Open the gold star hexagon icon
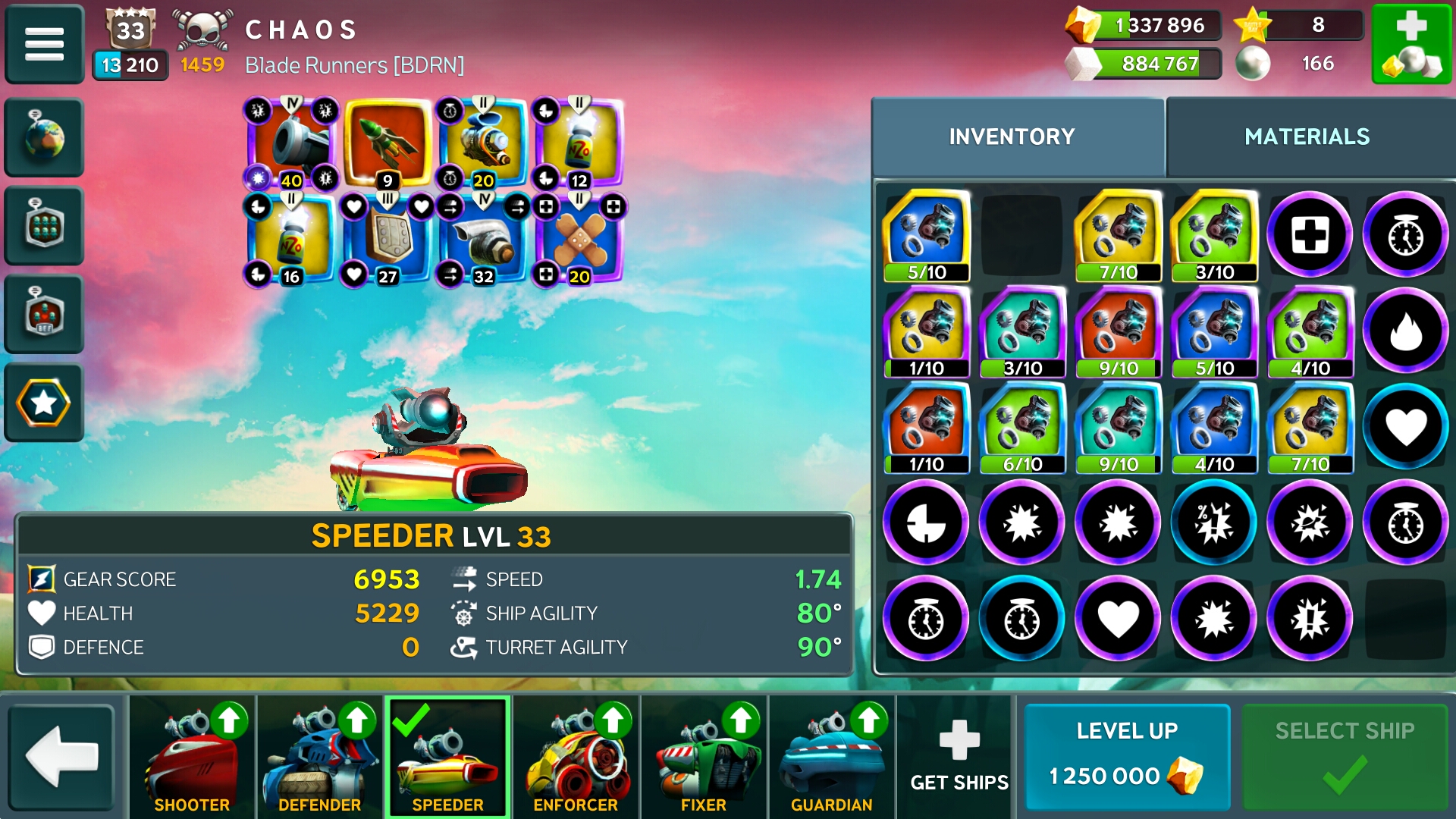The width and height of the screenshot is (1456, 819). pyautogui.click(x=44, y=403)
